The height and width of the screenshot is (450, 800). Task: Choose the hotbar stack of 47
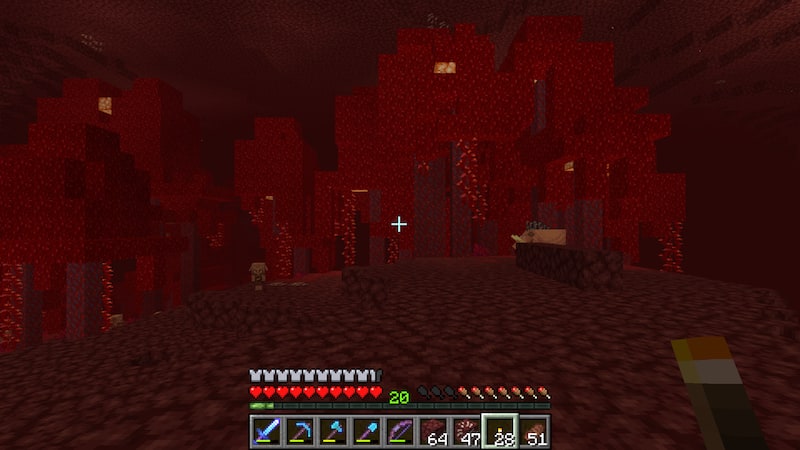pos(467,432)
